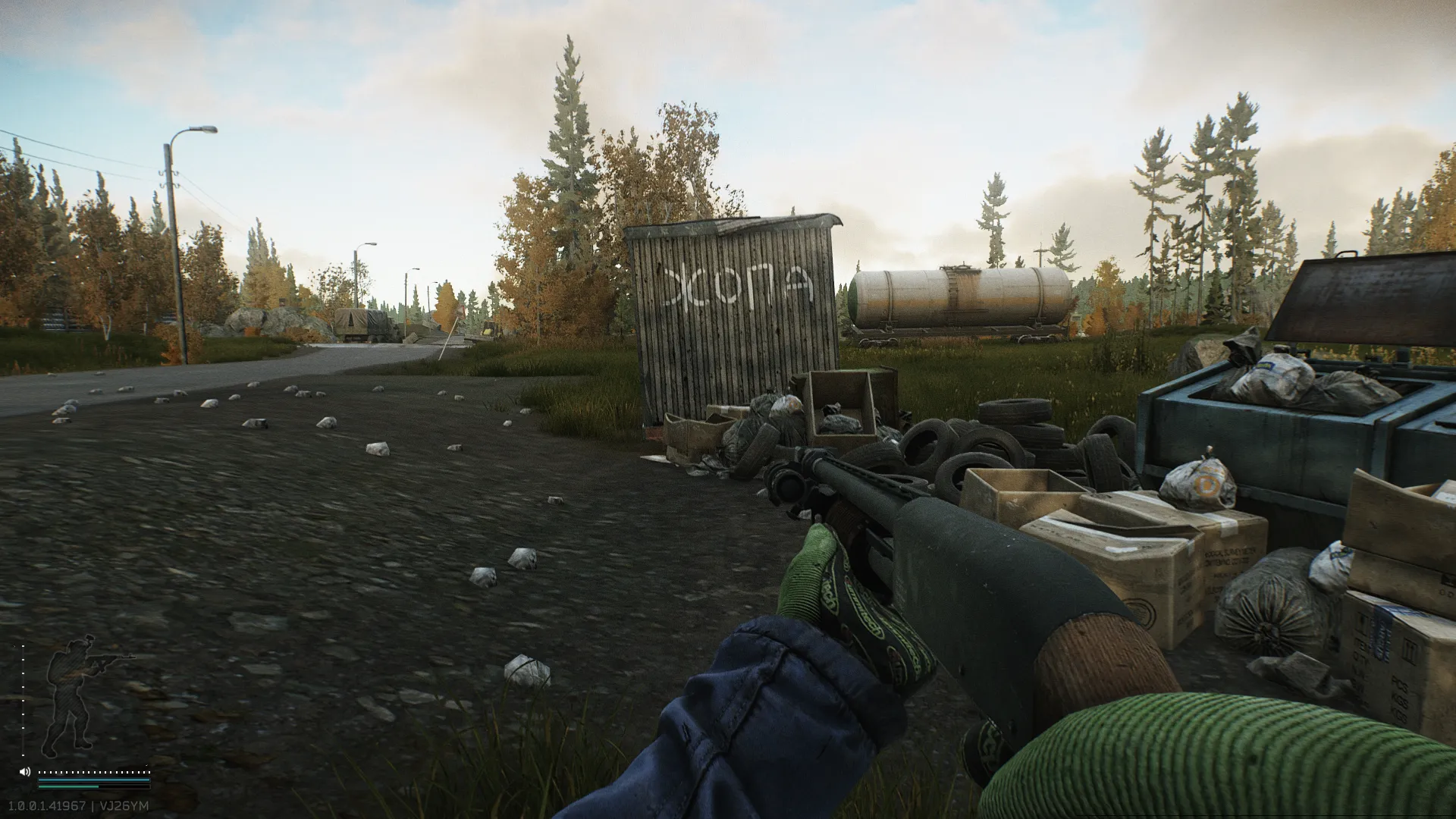1456x819 pixels.
Task: Click the session code VJ26YM label
Action: 124,805
